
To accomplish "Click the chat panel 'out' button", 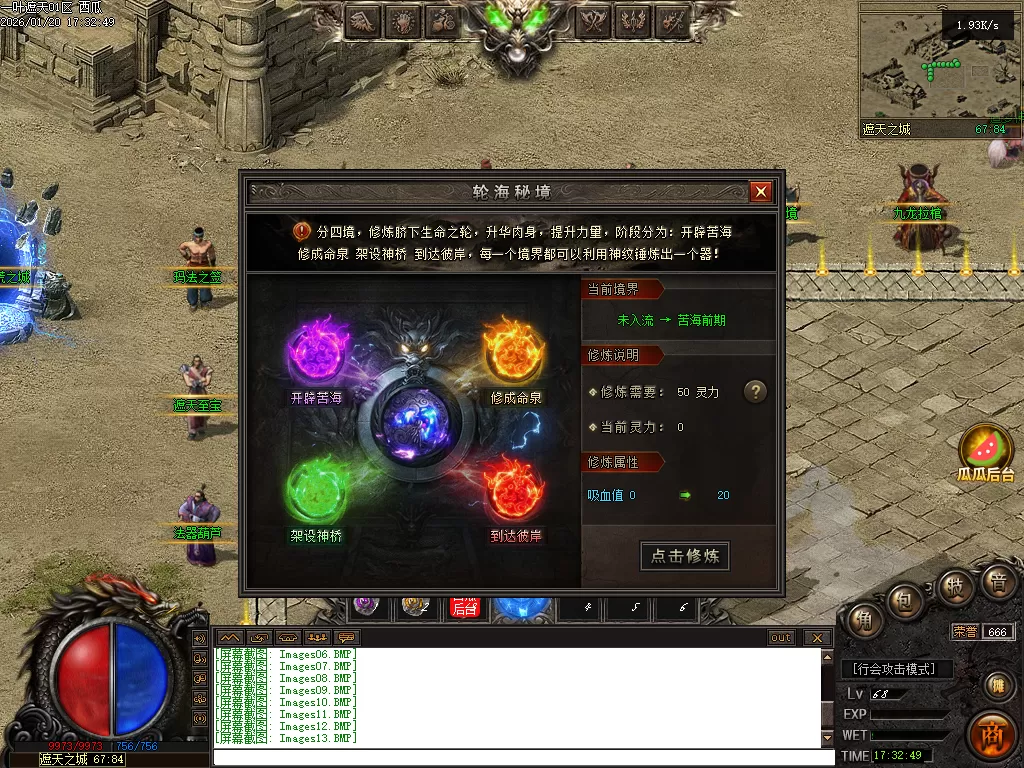I will point(781,638).
